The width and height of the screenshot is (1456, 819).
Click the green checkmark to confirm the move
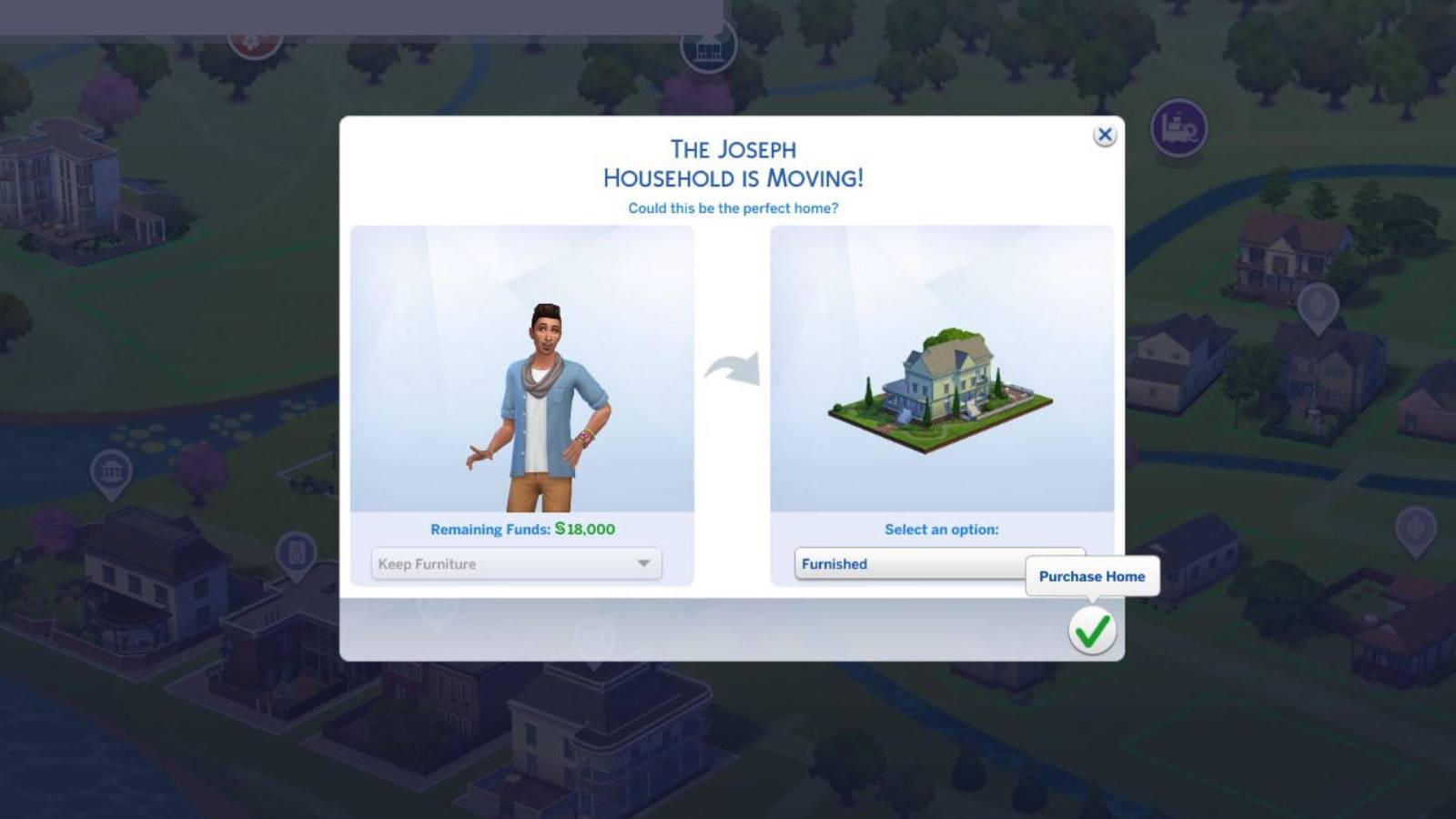[1091, 631]
